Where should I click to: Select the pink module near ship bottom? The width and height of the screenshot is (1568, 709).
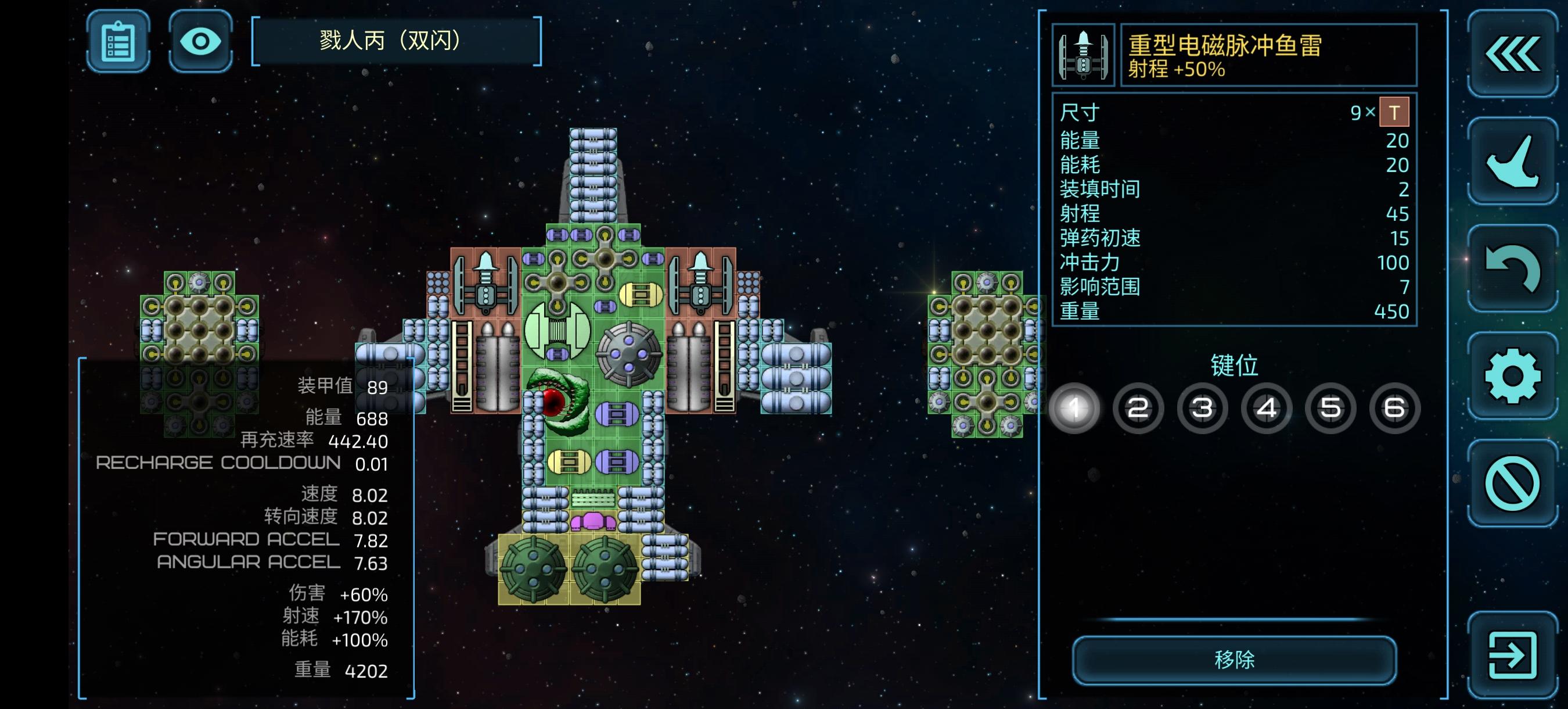593,521
